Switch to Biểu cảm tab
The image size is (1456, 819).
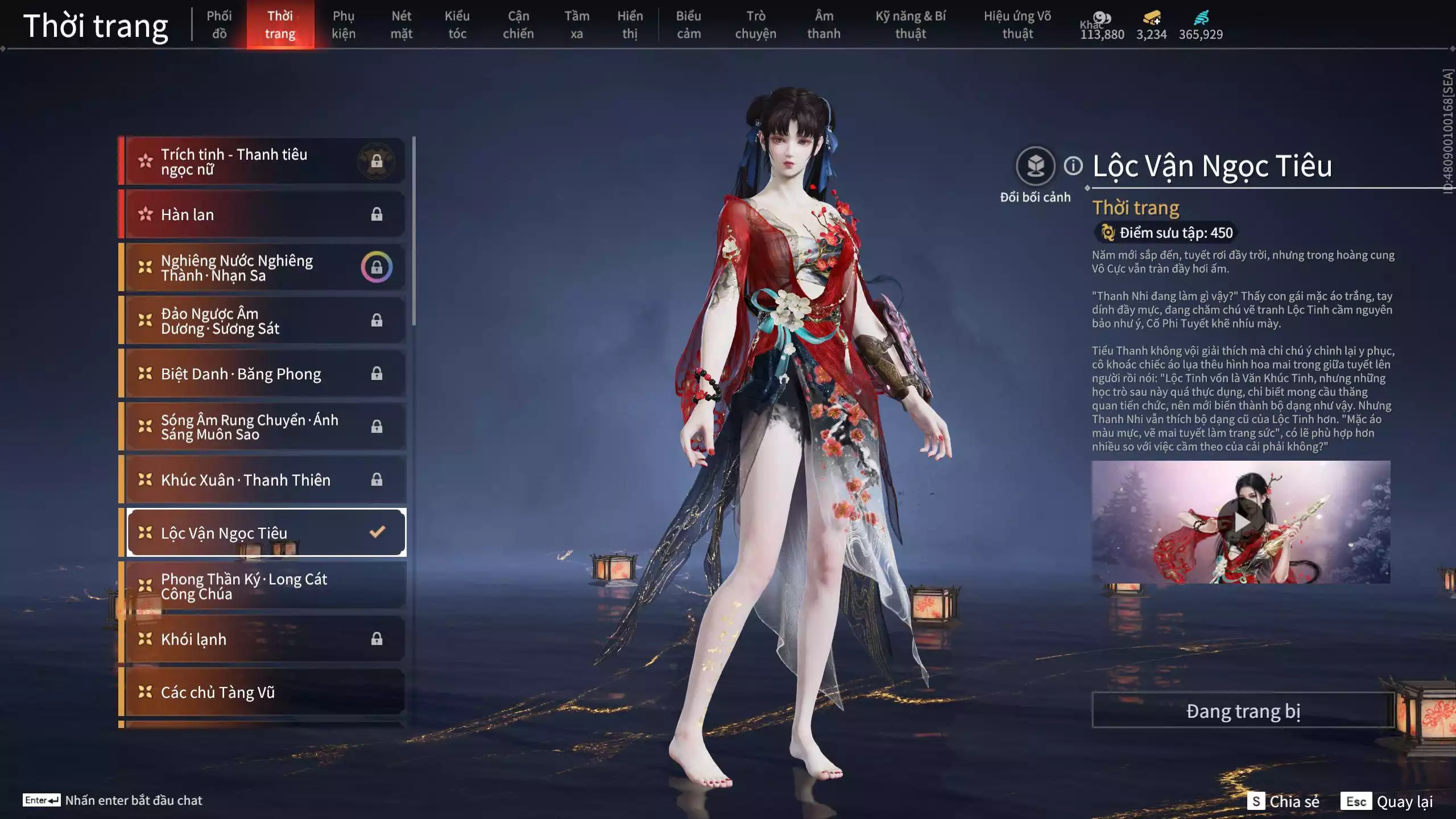(688, 25)
